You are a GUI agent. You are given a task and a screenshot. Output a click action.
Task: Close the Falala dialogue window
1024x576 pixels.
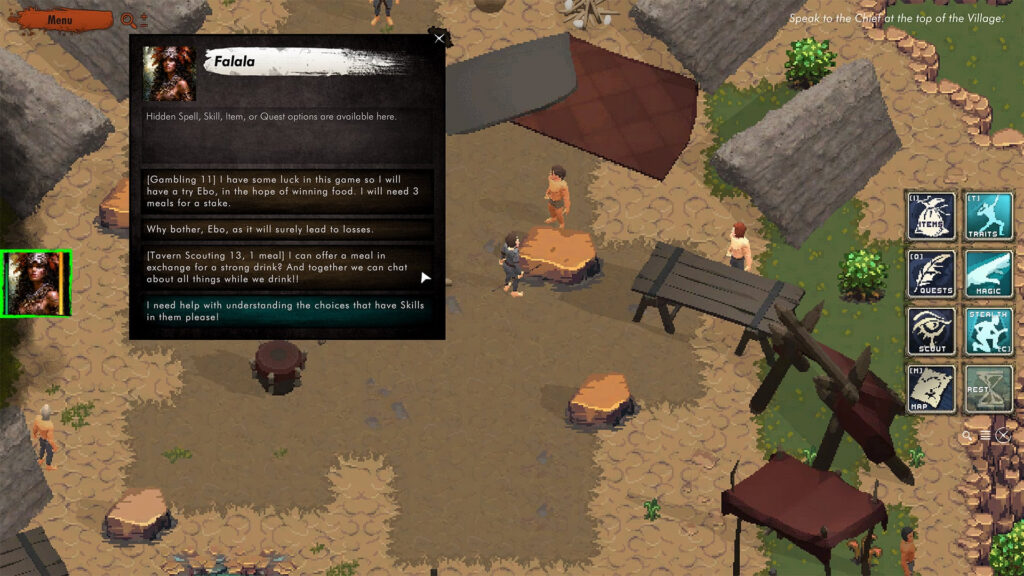[439, 38]
